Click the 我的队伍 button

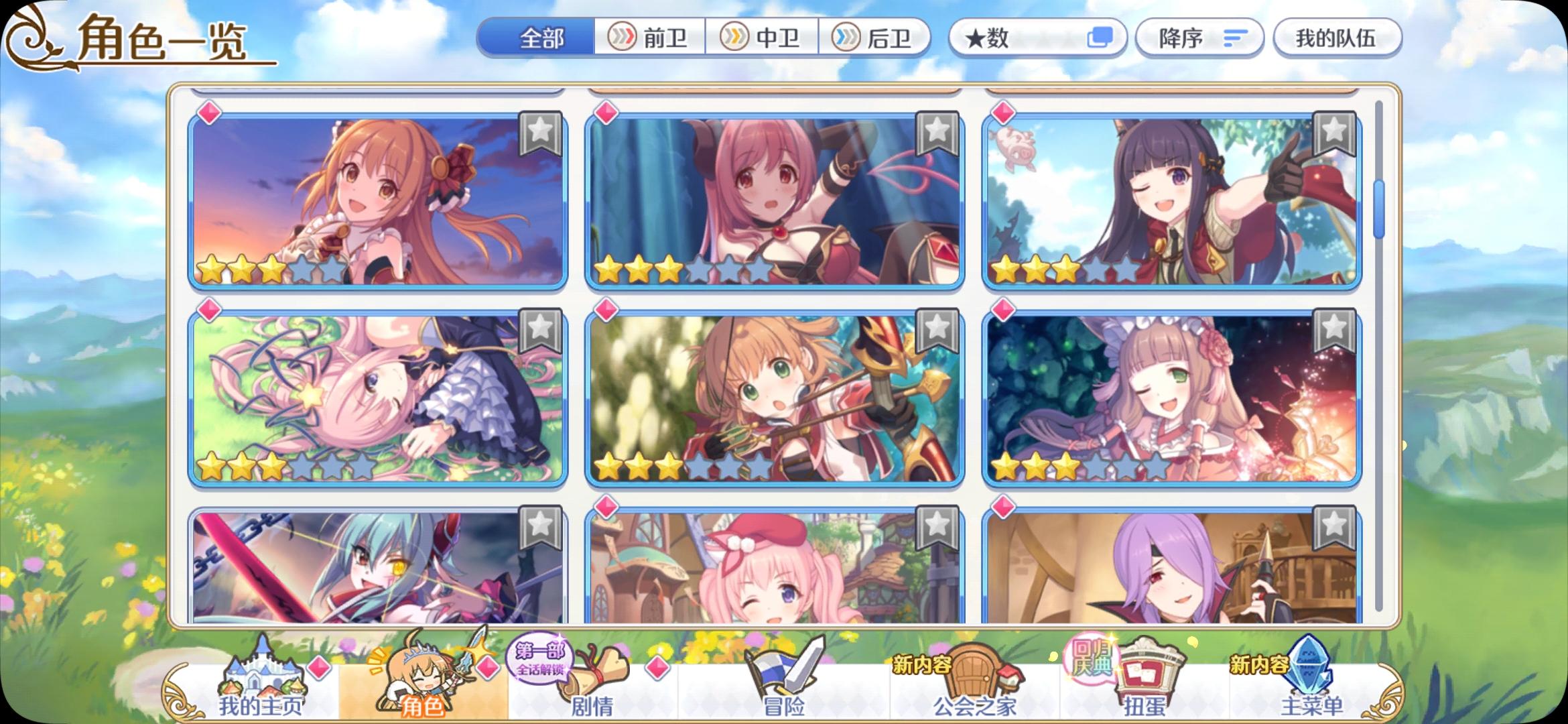(x=1336, y=38)
